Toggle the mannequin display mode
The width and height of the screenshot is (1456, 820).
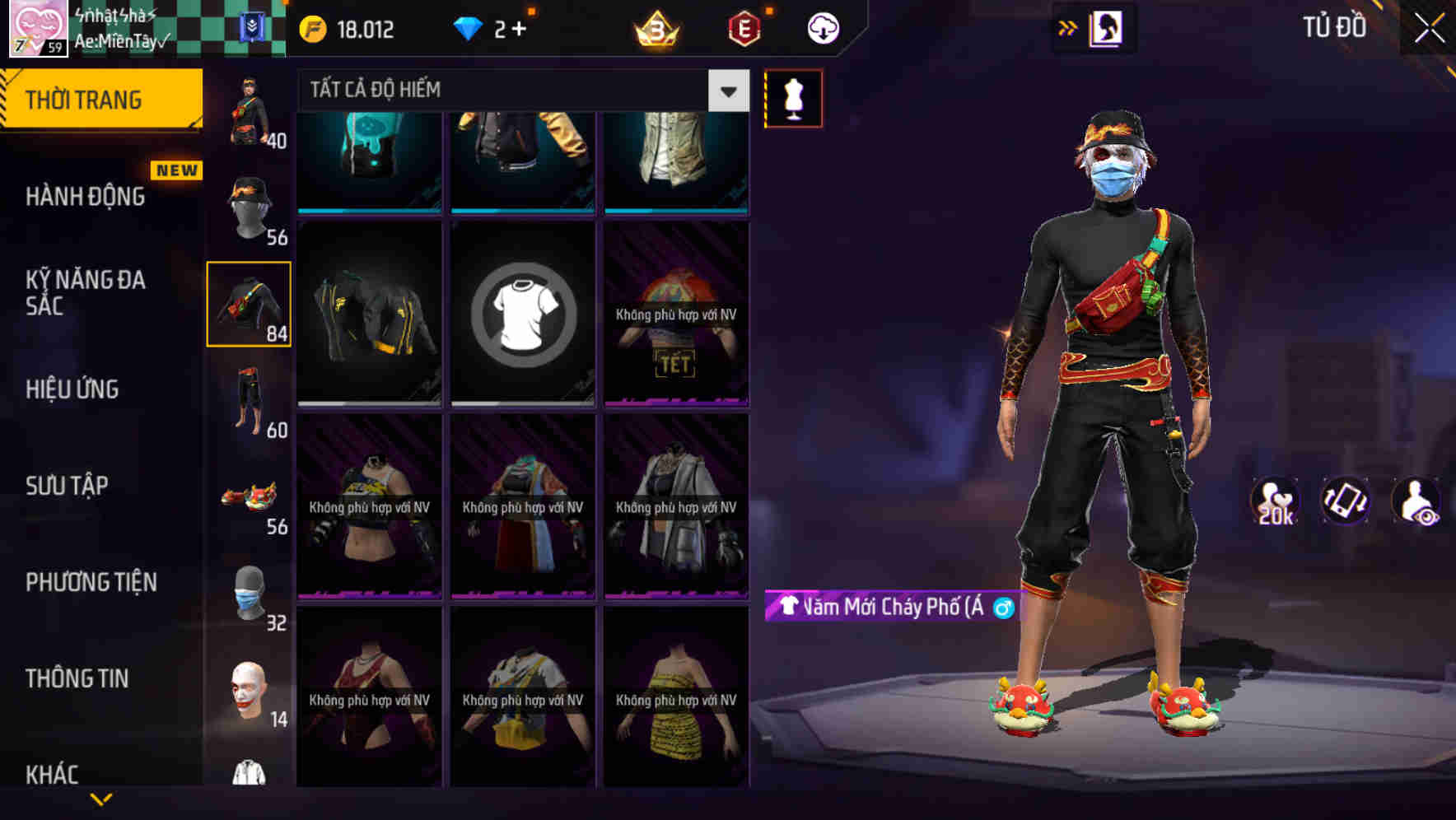point(793,97)
